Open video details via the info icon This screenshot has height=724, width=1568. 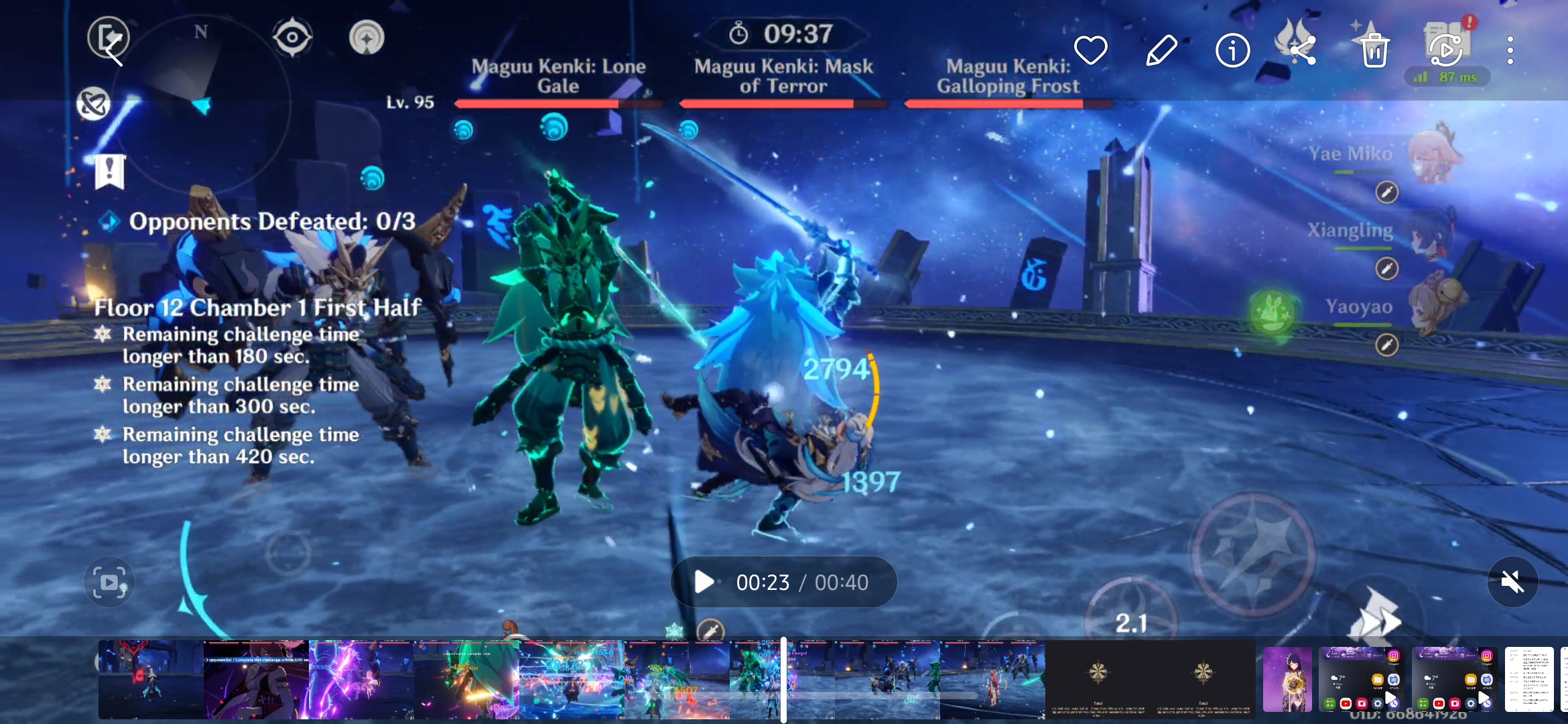1232,50
